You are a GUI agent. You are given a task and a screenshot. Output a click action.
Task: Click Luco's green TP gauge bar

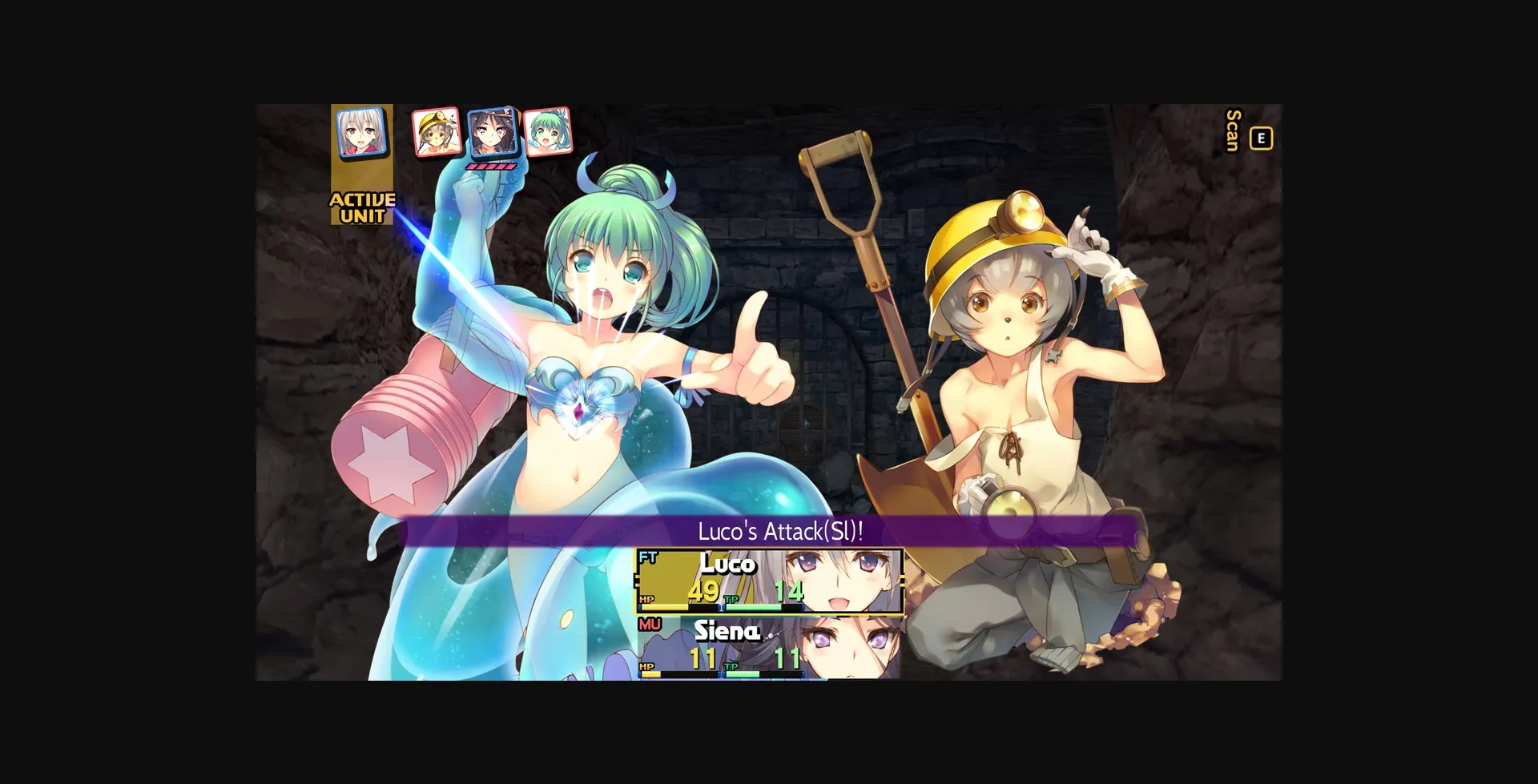pos(754,606)
